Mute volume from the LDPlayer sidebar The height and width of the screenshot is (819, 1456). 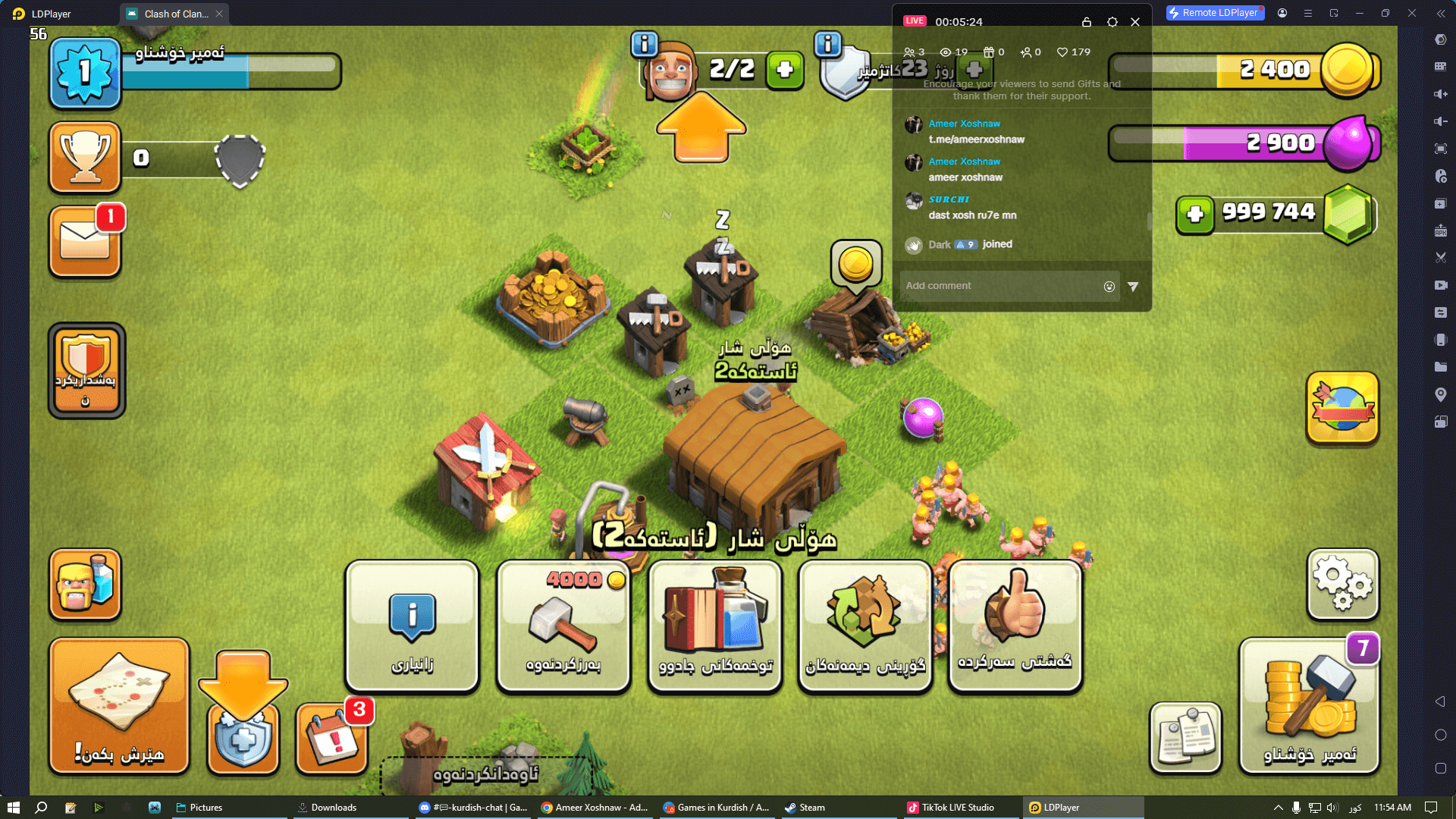coord(1439,121)
